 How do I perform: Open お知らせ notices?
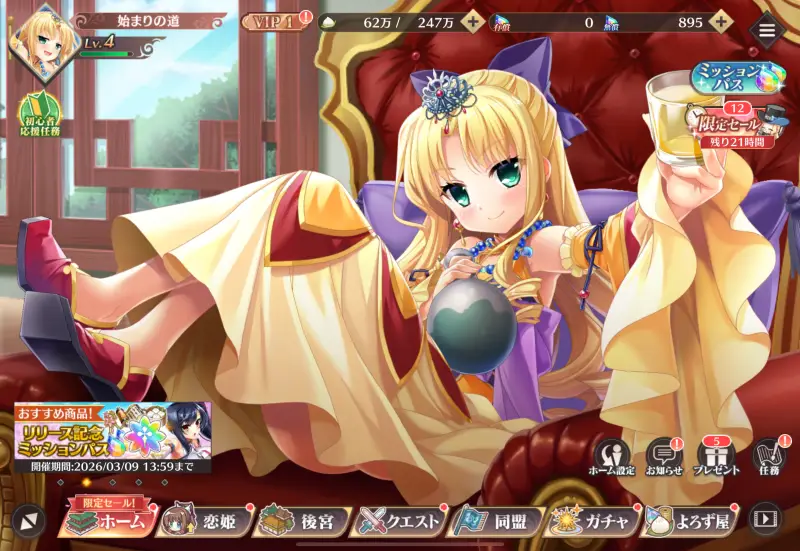click(x=664, y=458)
